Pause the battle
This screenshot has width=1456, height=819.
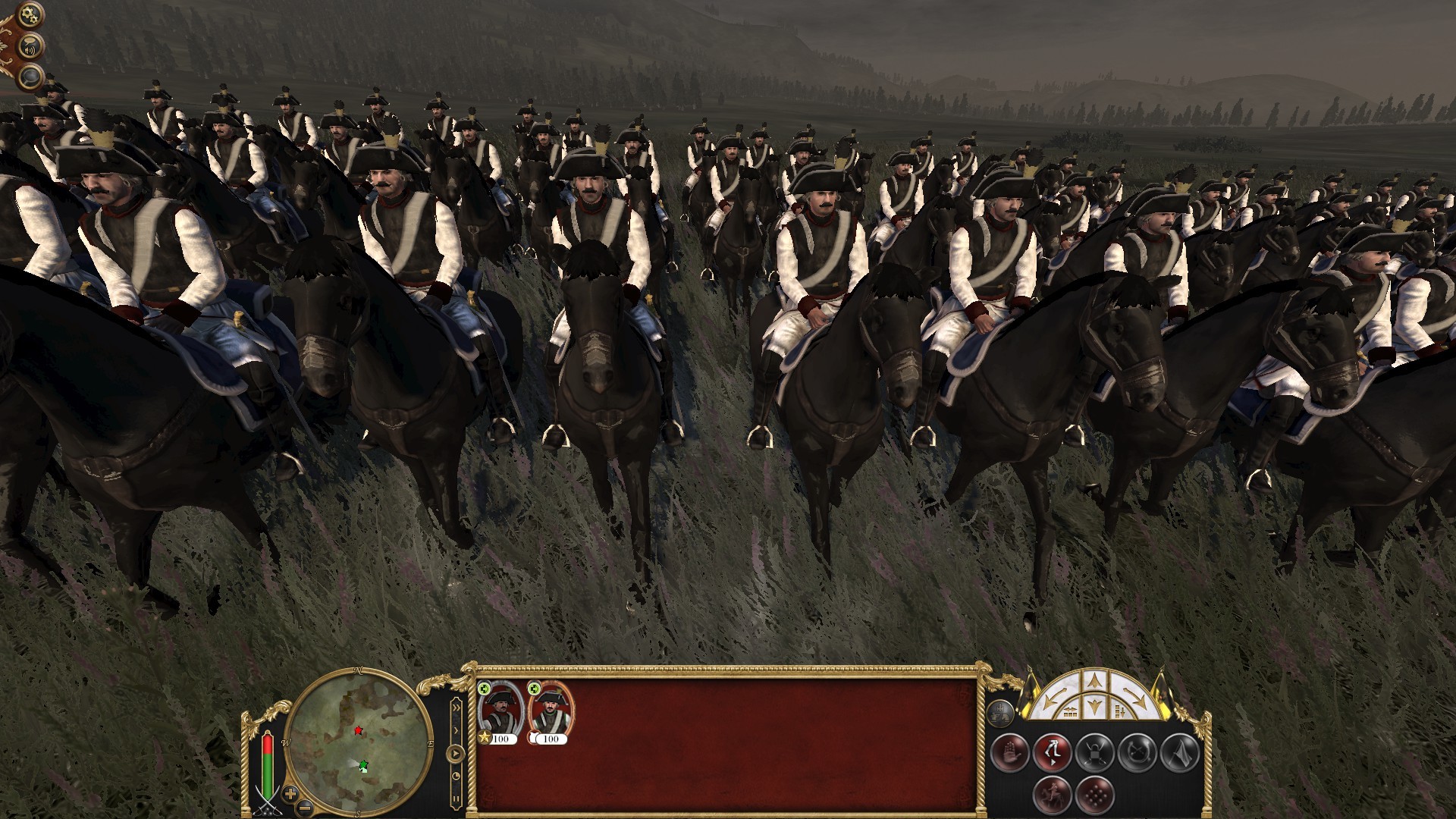coord(456,798)
